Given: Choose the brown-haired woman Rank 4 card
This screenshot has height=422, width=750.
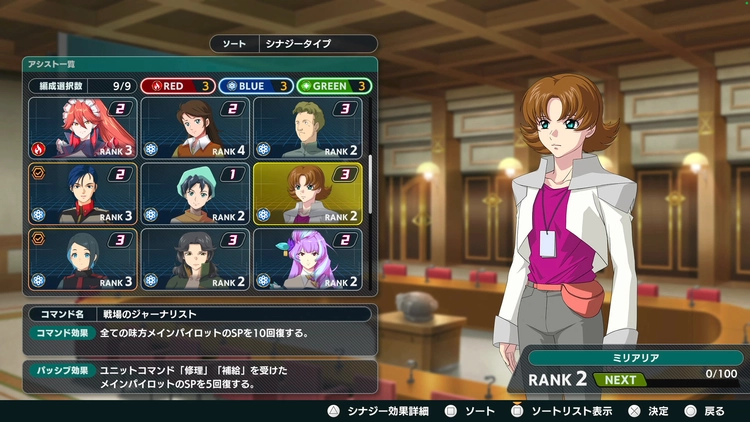Looking at the screenshot, I should pyautogui.click(x=196, y=128).
